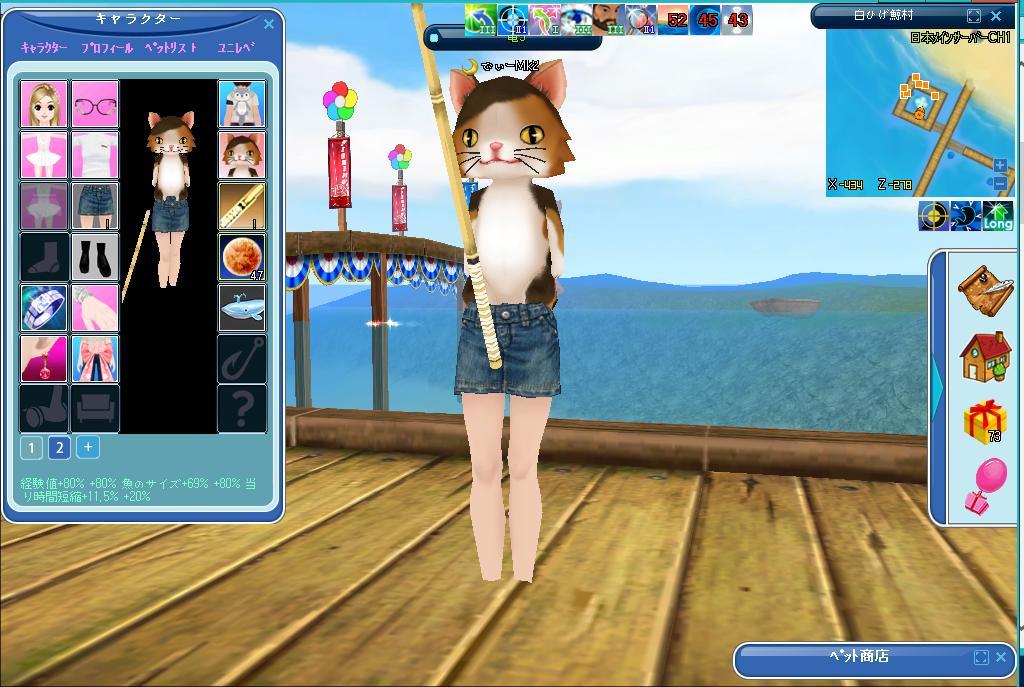Maximize the minimap window

pyautogui.click(x=974, y=16)
